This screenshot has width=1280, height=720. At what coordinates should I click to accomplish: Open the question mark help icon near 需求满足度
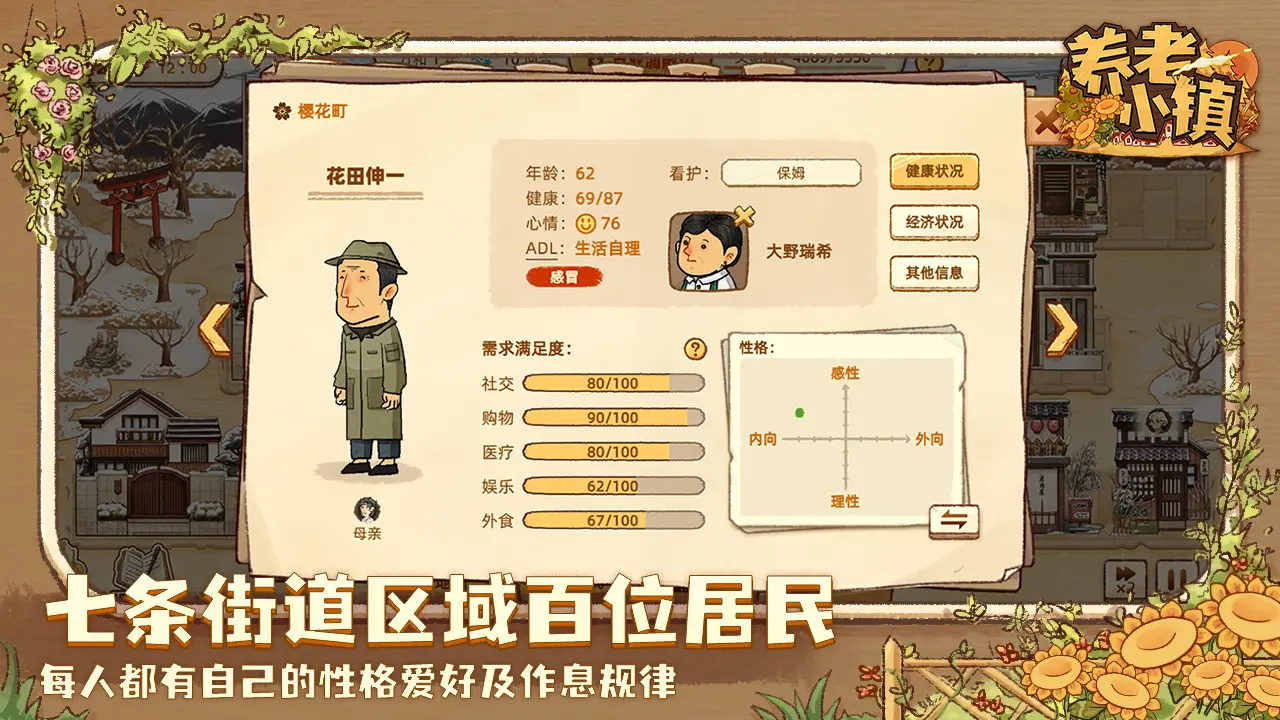coord(694,348)
